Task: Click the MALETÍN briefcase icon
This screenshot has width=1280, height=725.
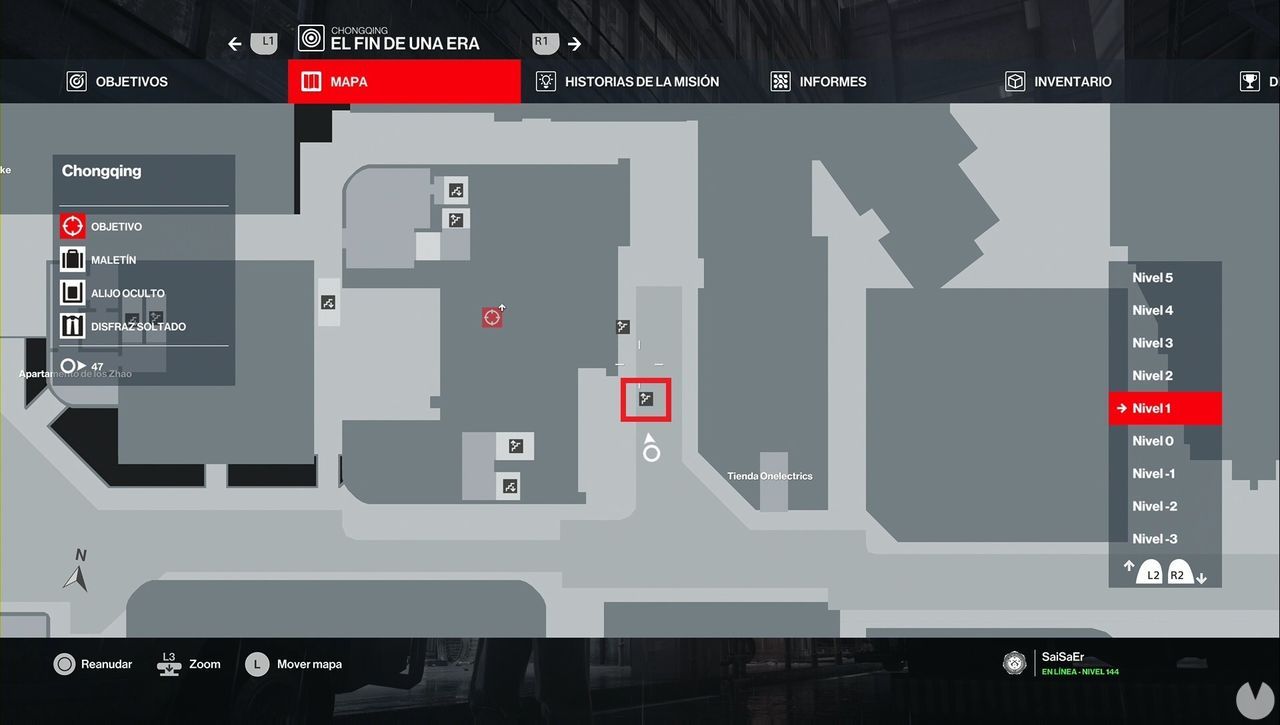Action: click(x=72, y=259)
